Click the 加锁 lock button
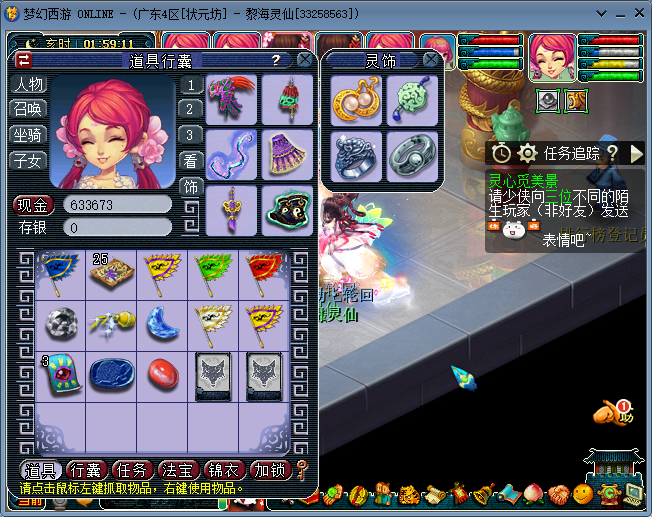 pyautogui.click(x=269, y=470)
